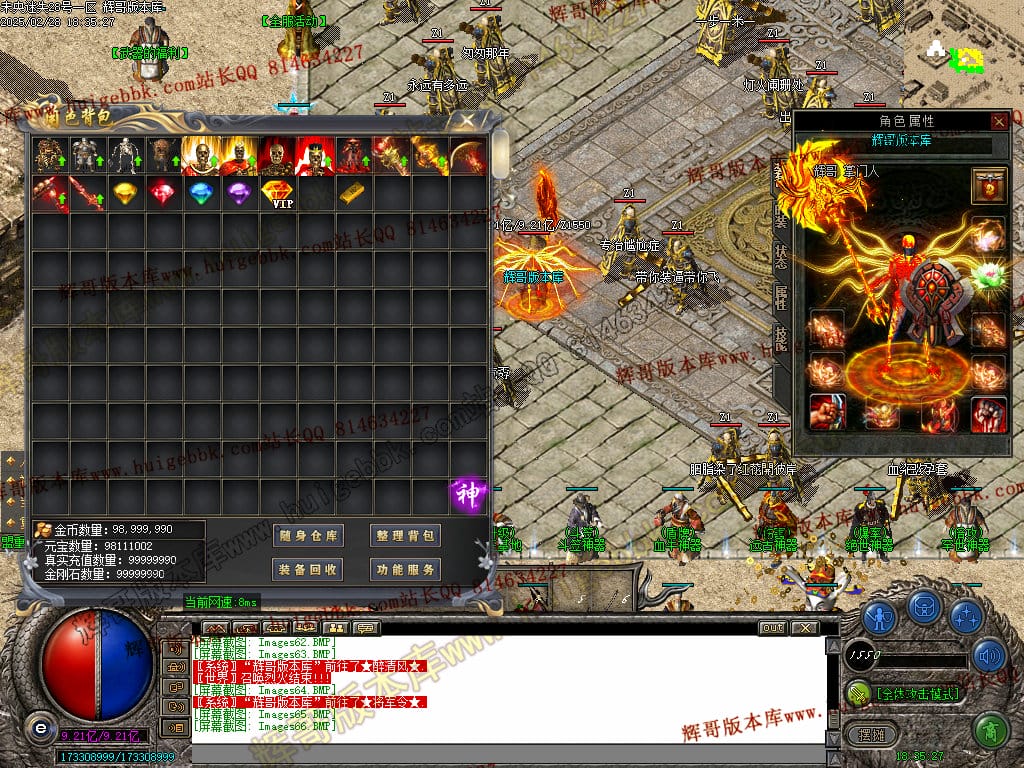Screen dimensions: 1024x768
Task: Open the 摆摊 stall button
Action: click(866, 735)
